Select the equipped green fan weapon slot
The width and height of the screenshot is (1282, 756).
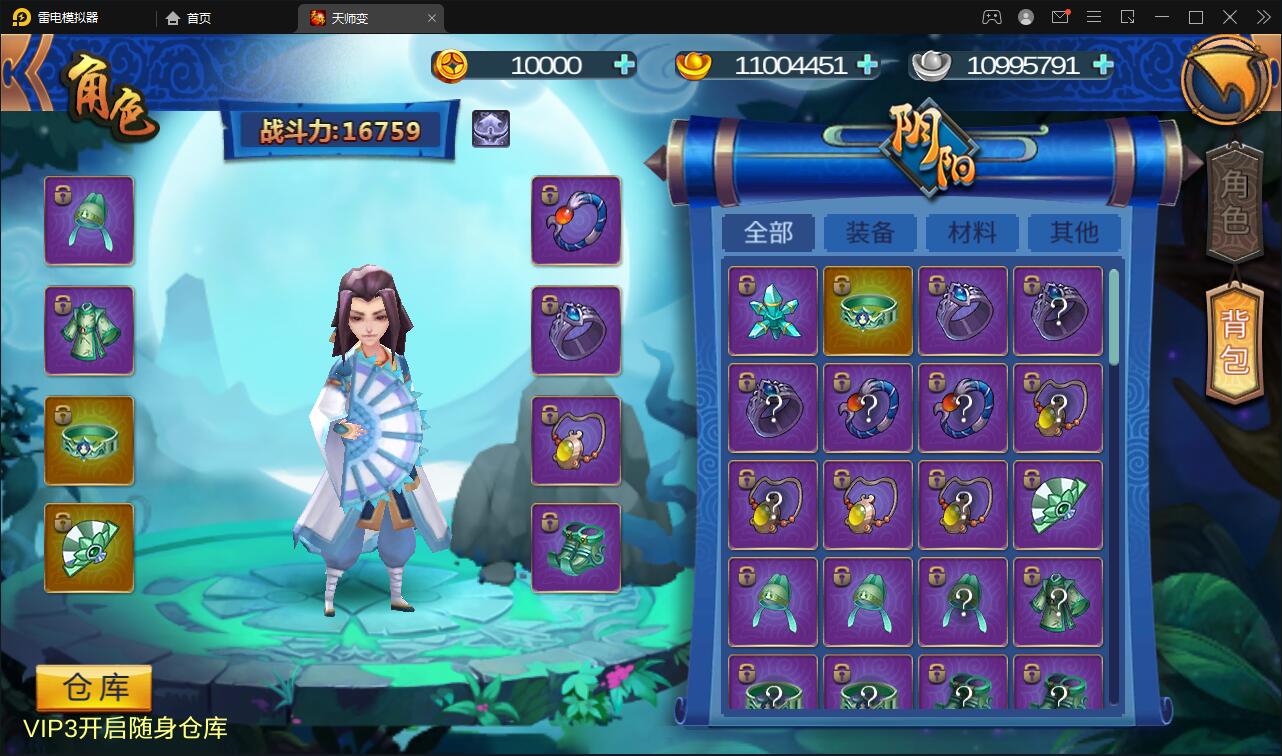[89, 547]
